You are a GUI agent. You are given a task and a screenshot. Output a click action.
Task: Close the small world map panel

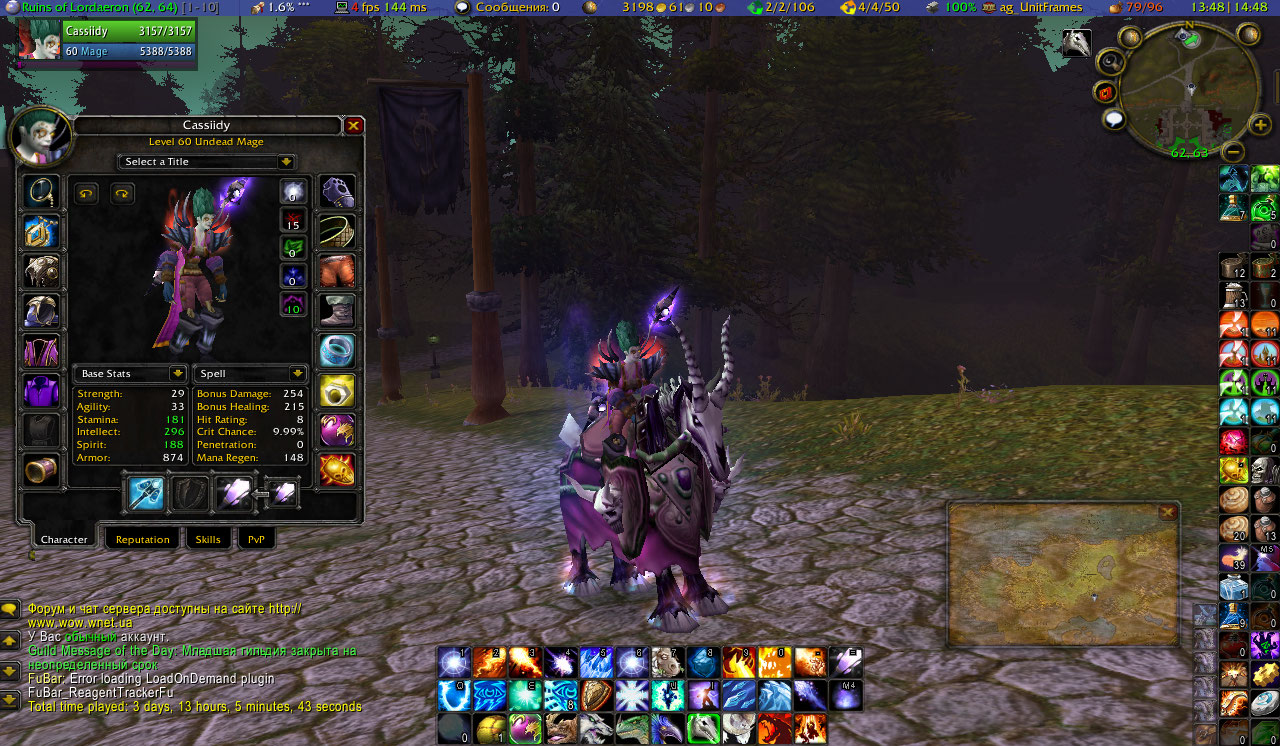[x=1167, y=512]
